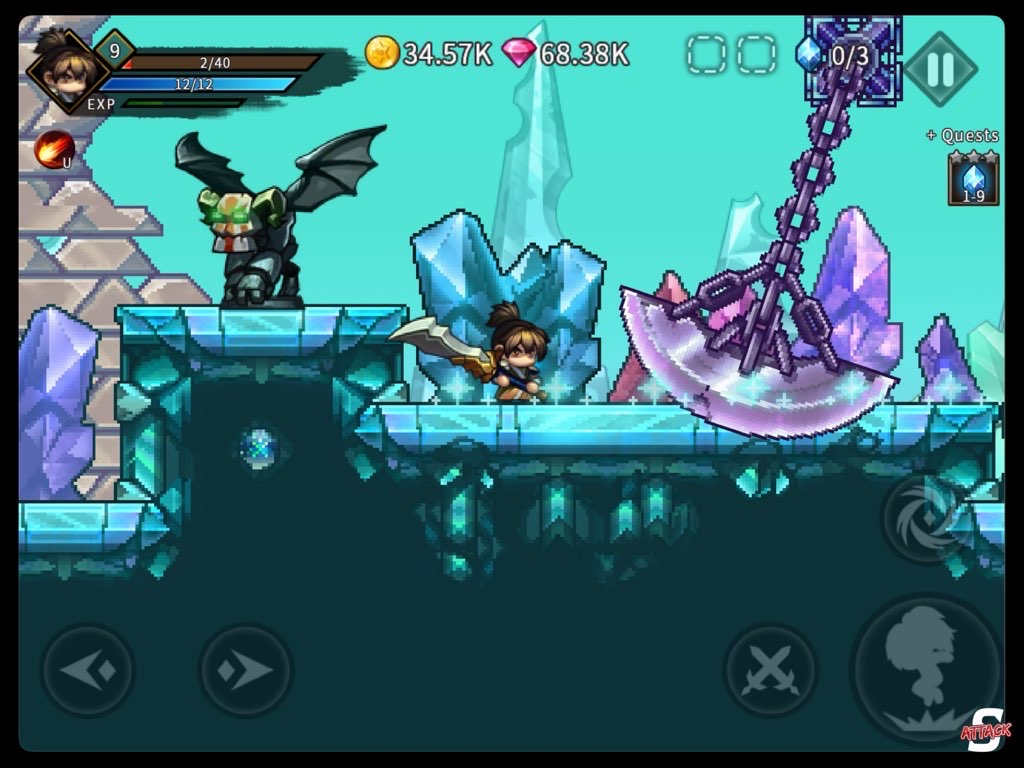Tap the move right arrow button
This screenshot has width=1024, height=768.
pos(245,669)
